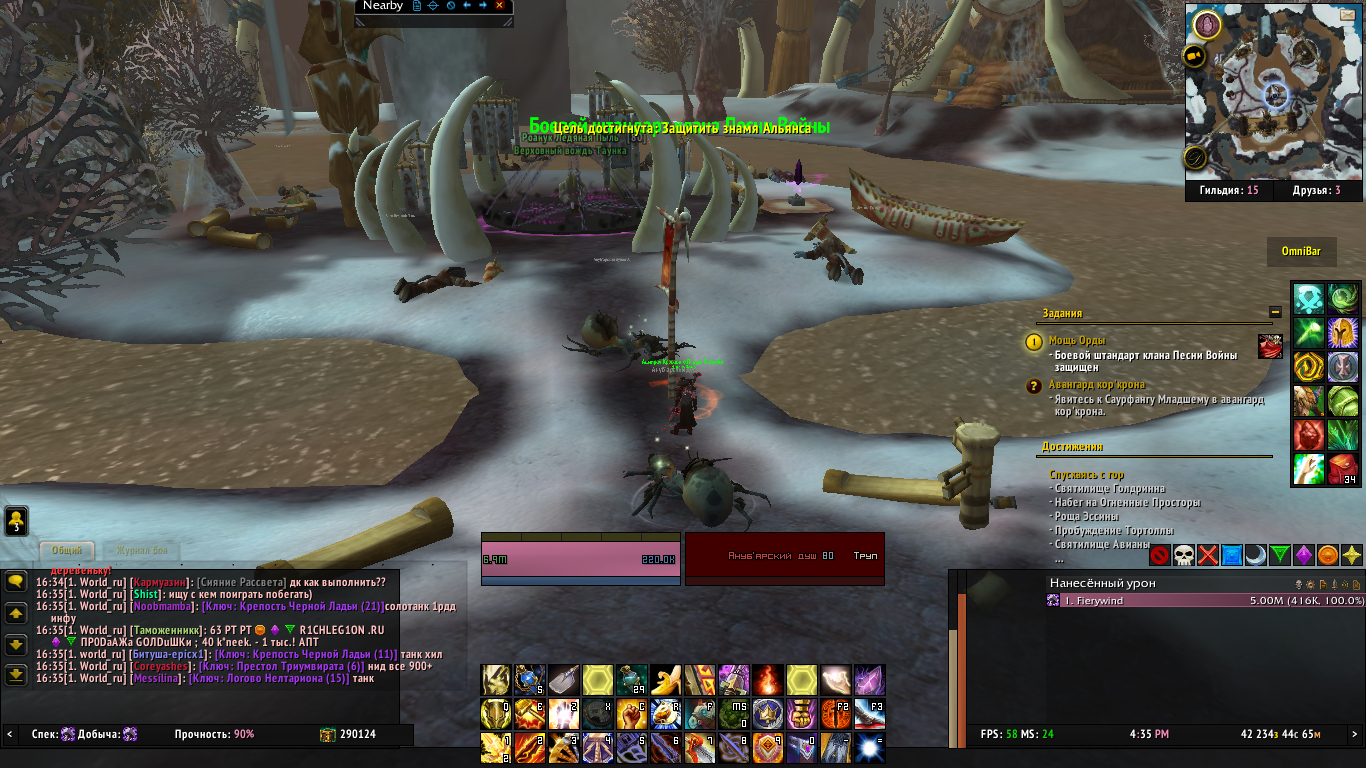Collapse the quest tracker with the minus button
Viewport: 1366px width, 768px height.
(x=1275, y=312)
